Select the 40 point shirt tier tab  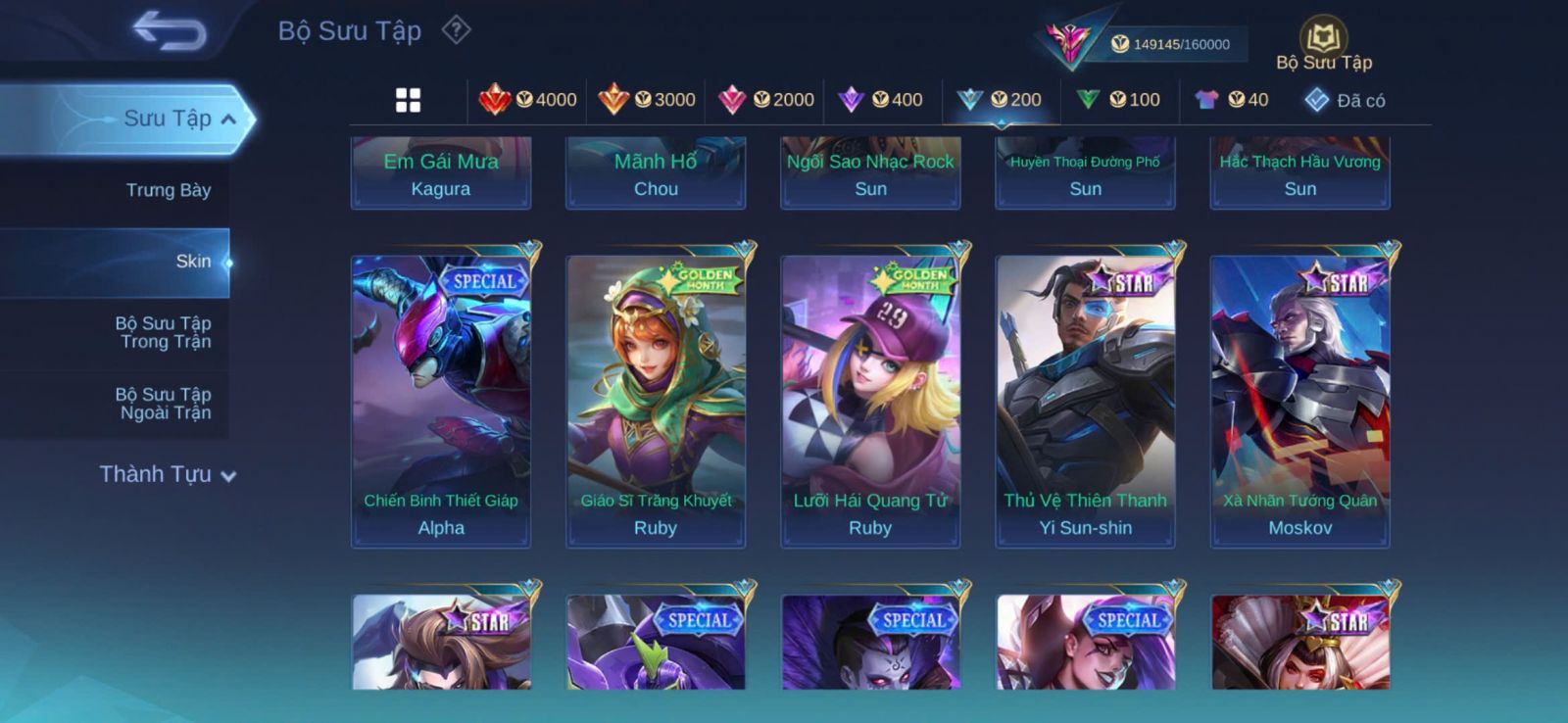pyautogui.click(x=1232, y=100)
